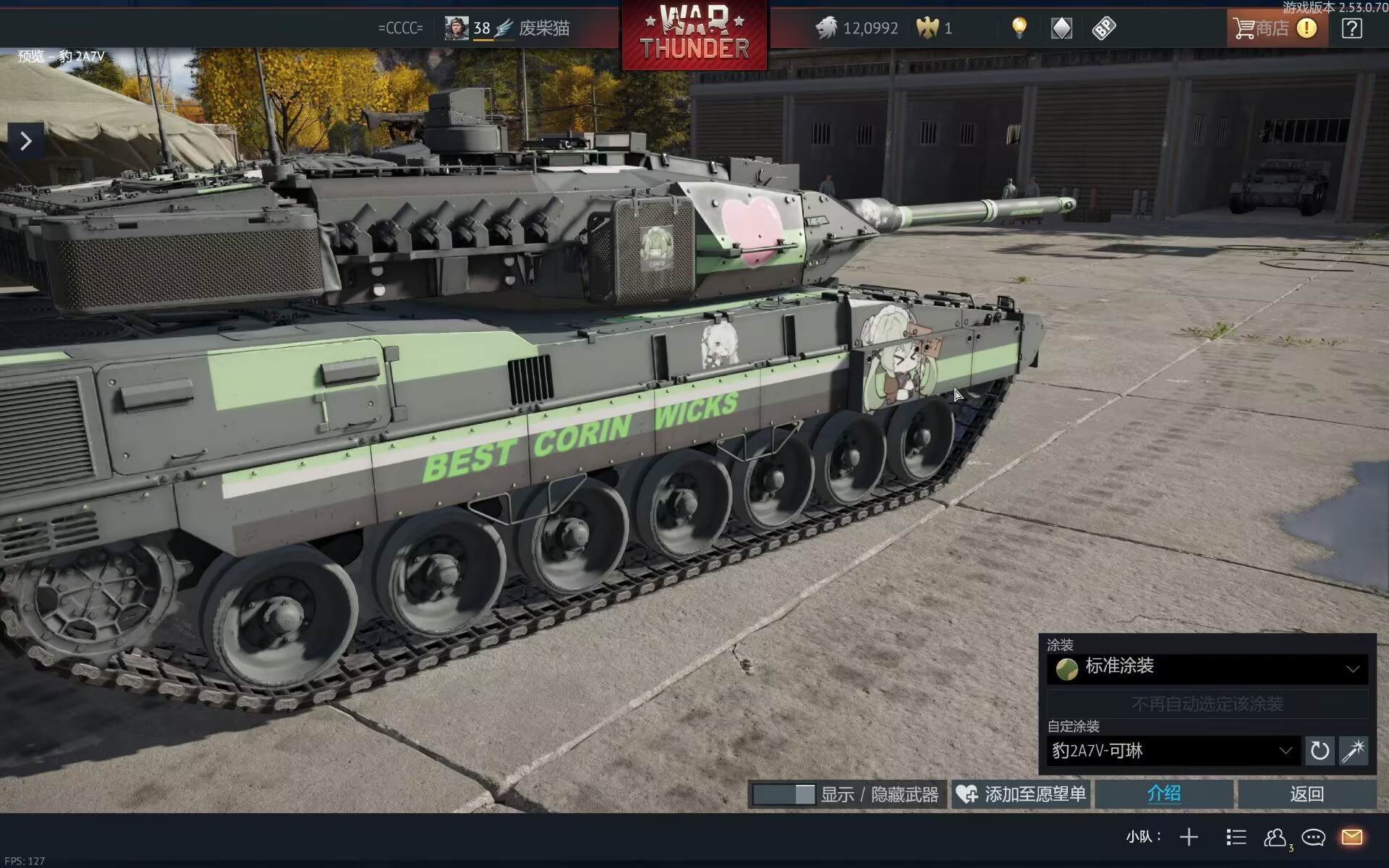Open the 标准涂装 camouflage dropdown
The height and width of the screenshot is (868, 1389).
(1207, 668)
